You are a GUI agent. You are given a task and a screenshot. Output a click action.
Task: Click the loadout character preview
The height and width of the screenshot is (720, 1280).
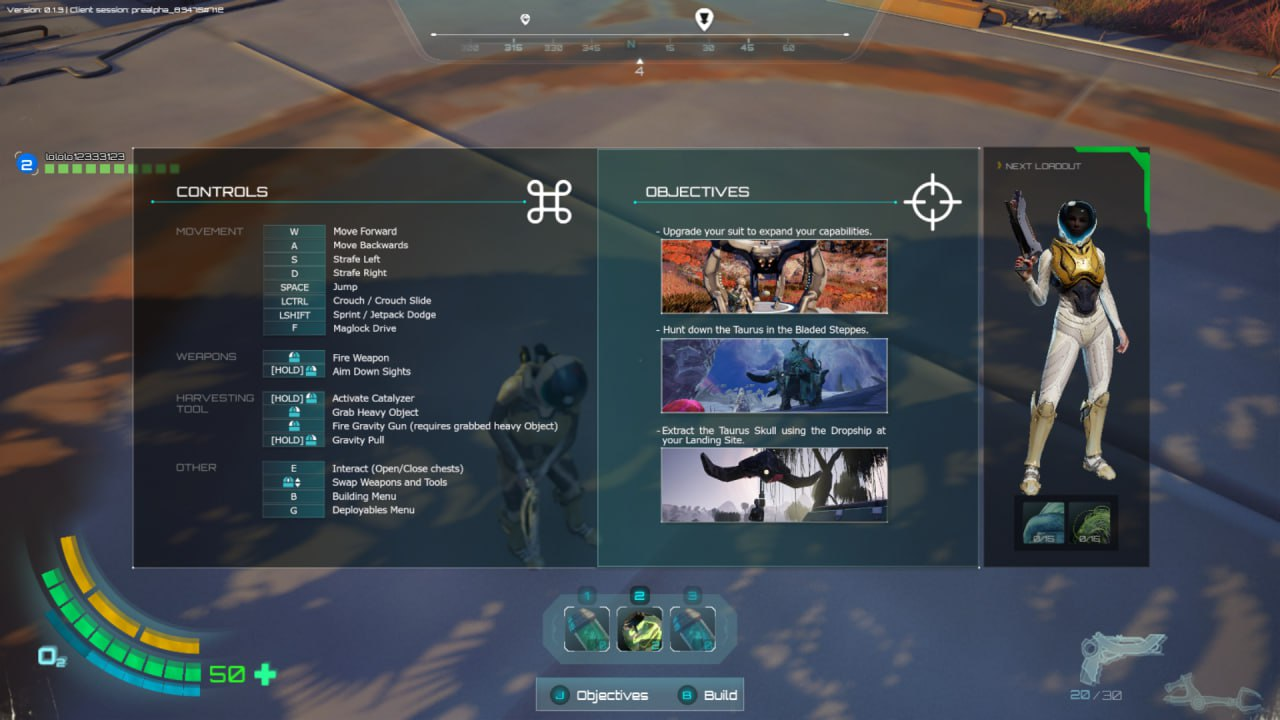pos(1066,330)
